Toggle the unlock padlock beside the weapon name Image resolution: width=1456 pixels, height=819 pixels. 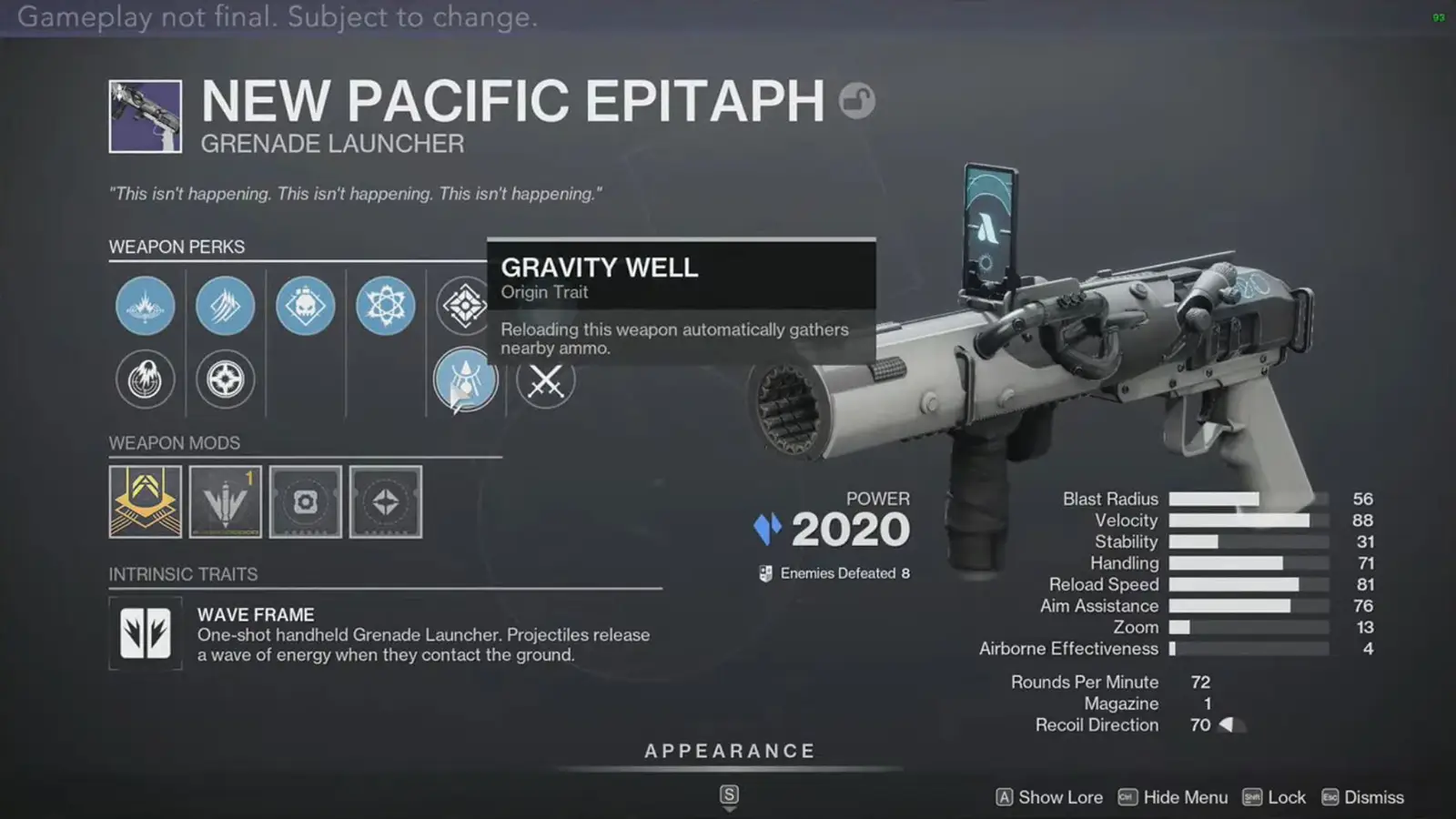(856, 101)
